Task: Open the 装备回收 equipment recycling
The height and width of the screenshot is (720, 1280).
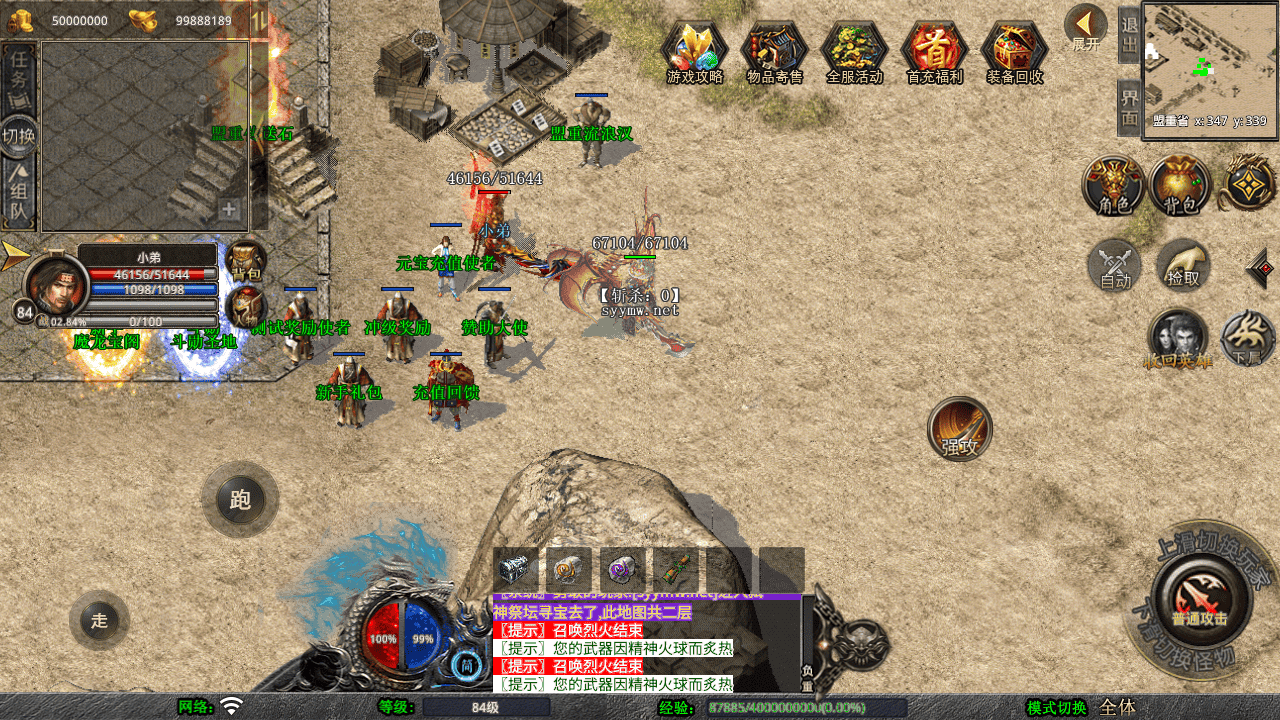Action: tap(1014, 51)
